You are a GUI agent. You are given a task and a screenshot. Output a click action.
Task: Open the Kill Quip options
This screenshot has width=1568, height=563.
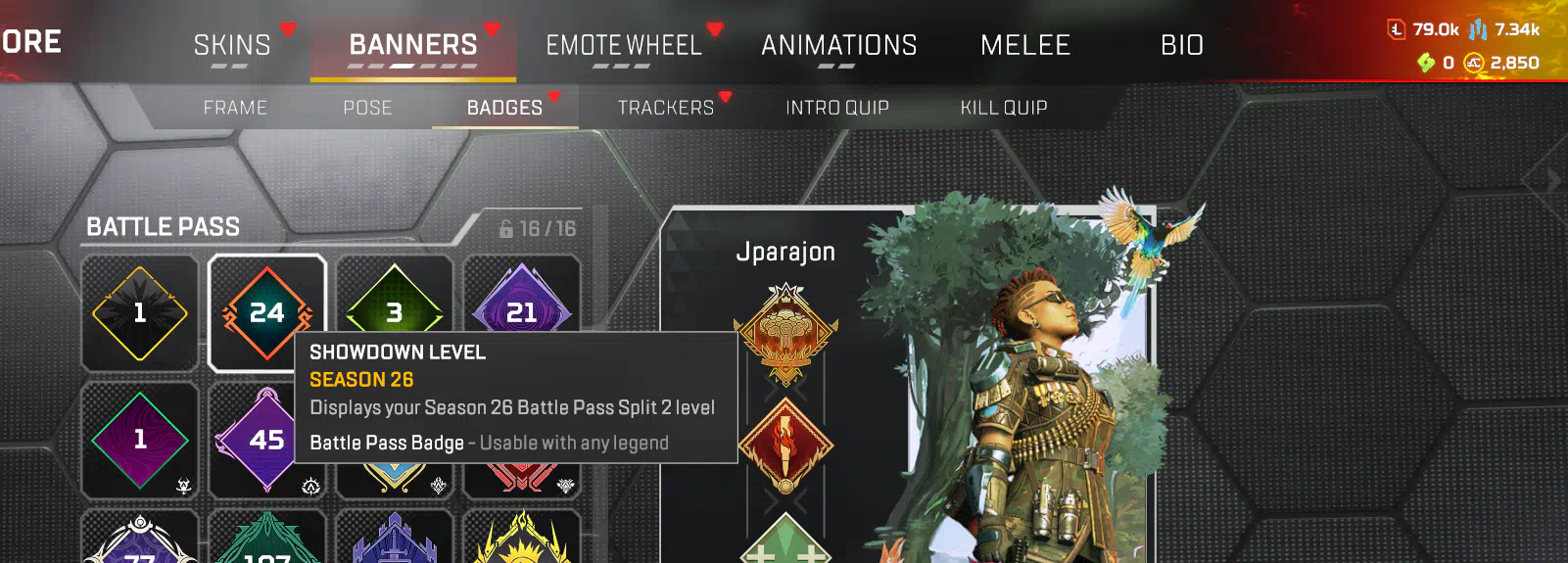(1004, 108)
